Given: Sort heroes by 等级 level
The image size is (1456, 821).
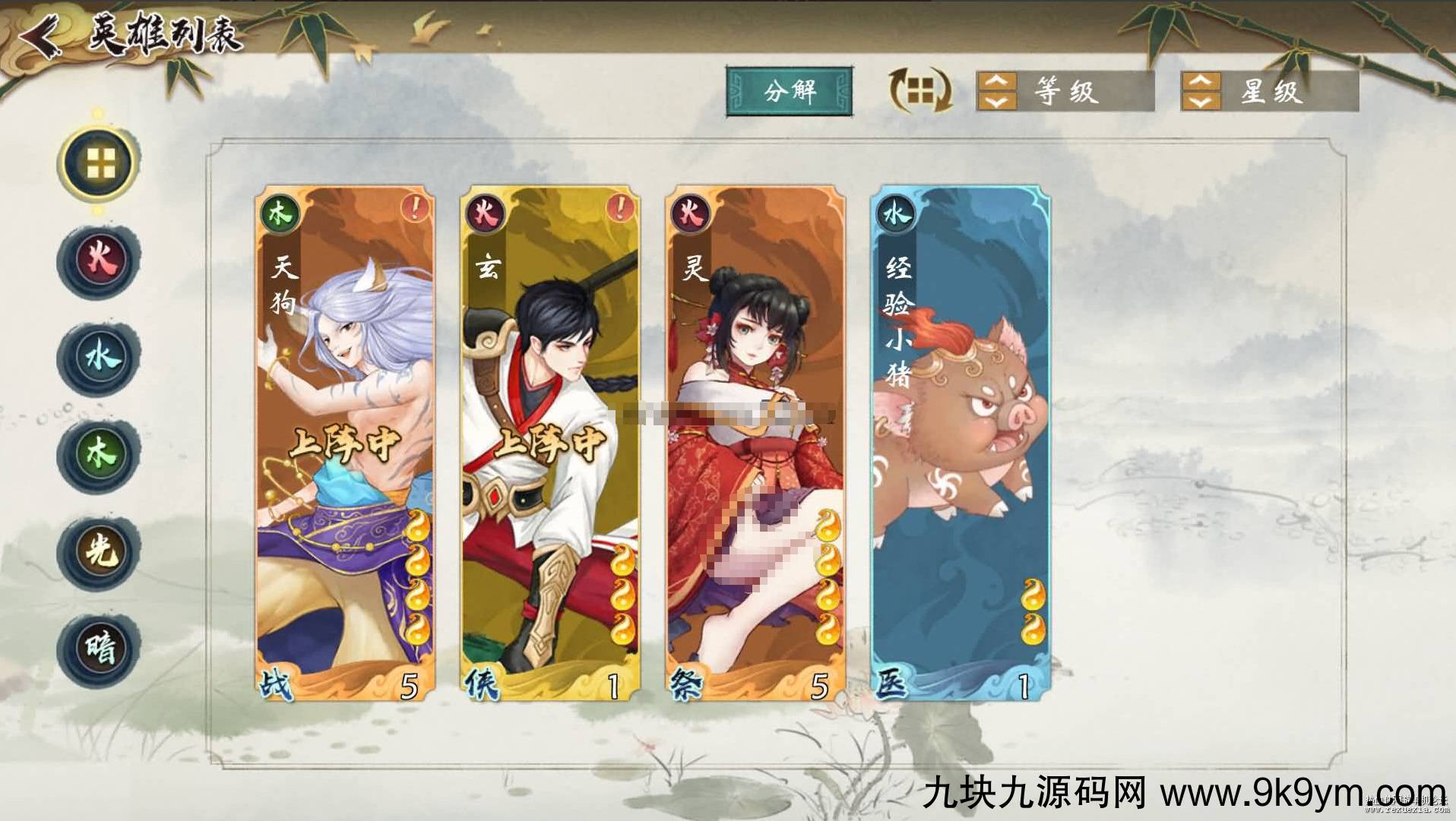Looking at the screenshot, I should (1064, 92).
